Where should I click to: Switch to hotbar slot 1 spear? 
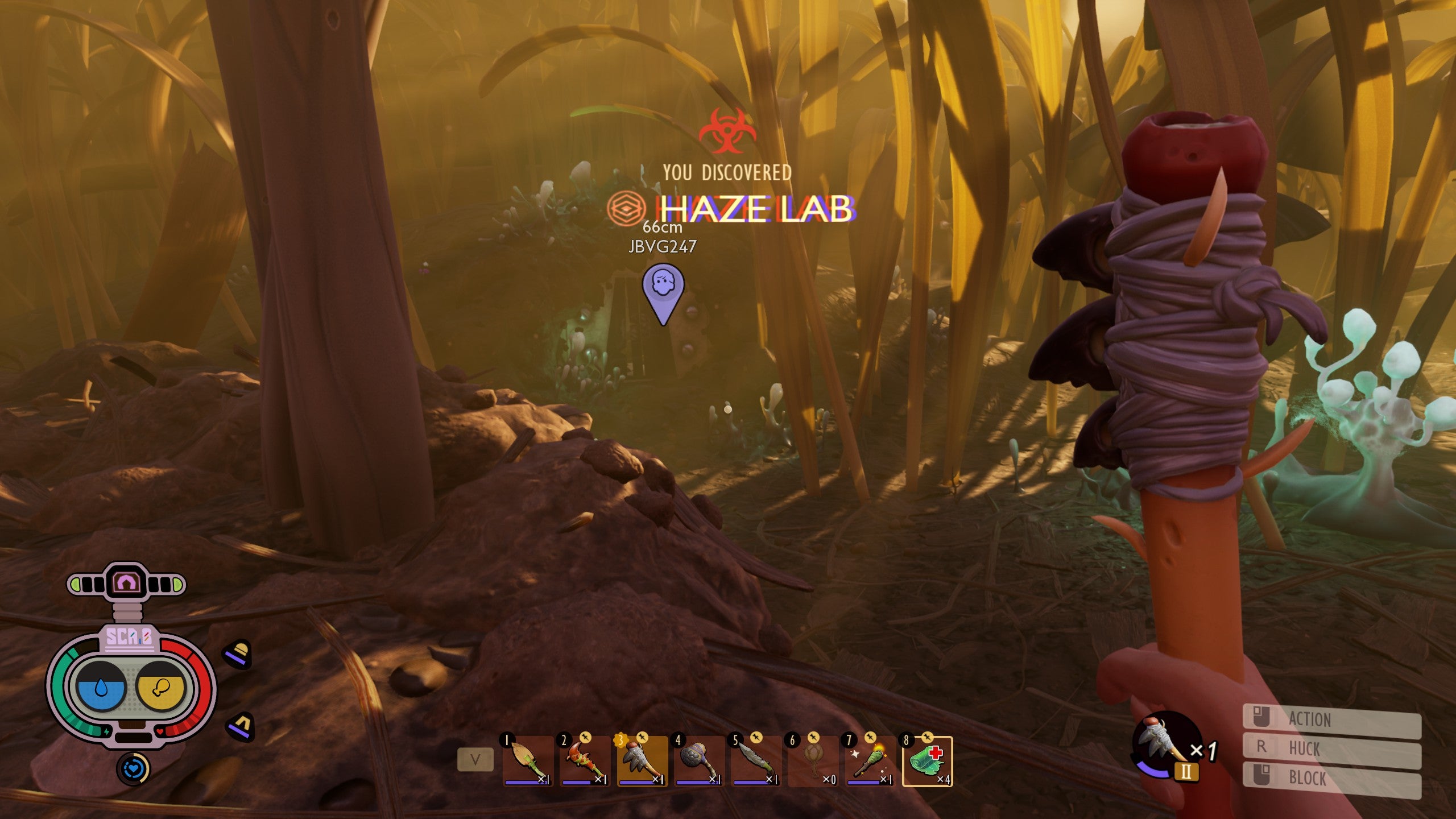tap(527, 759)
